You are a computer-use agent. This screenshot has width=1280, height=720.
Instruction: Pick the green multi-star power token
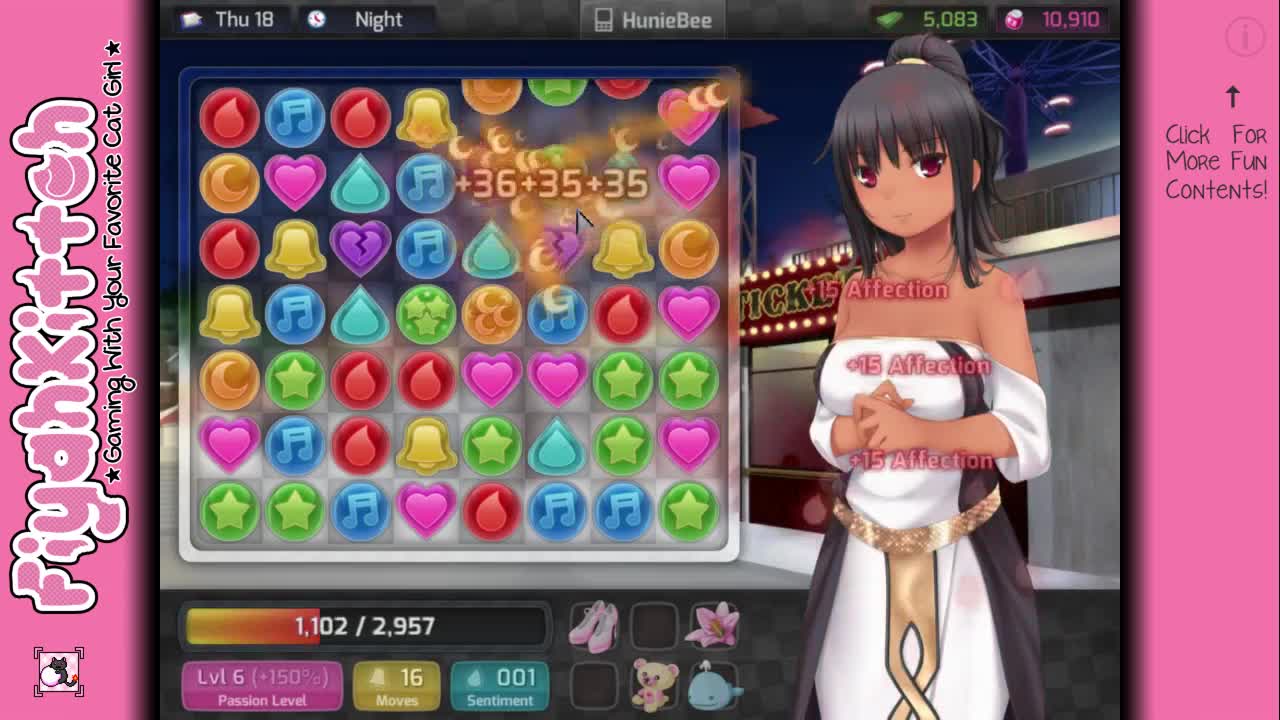click(426, 314)
